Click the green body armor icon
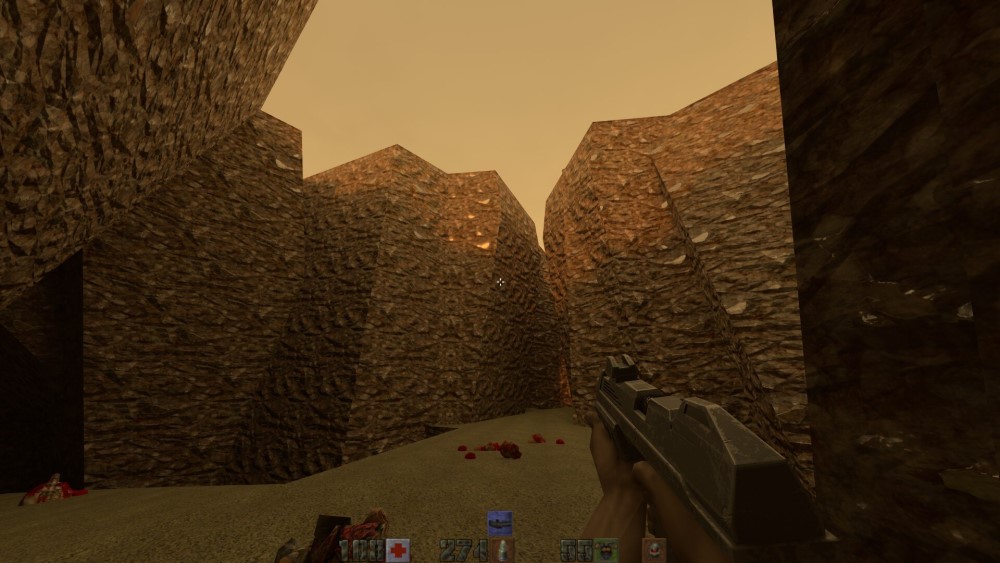1000x563 pixels. 607,550
